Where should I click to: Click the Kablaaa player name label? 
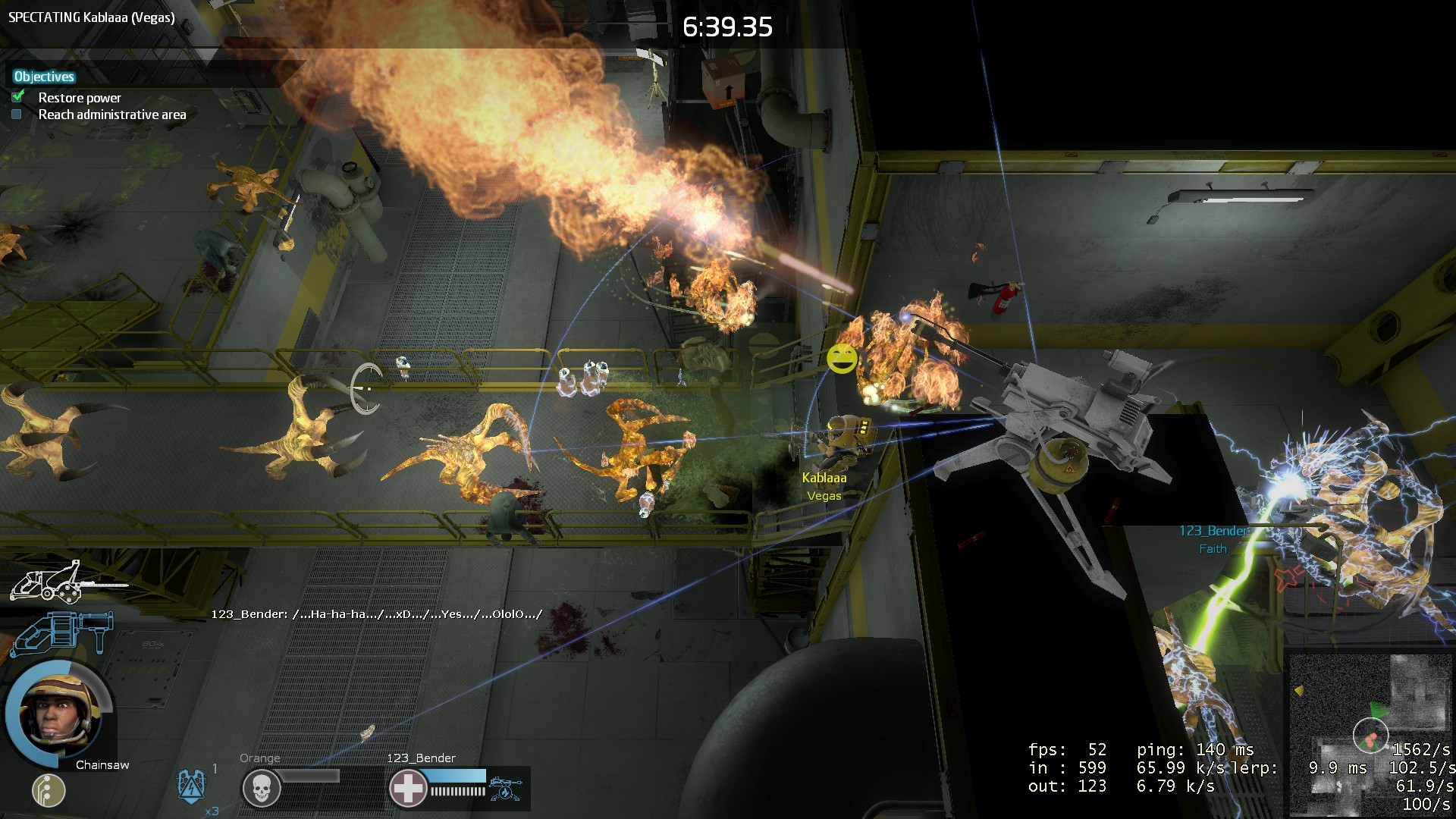tap(824, 478)
